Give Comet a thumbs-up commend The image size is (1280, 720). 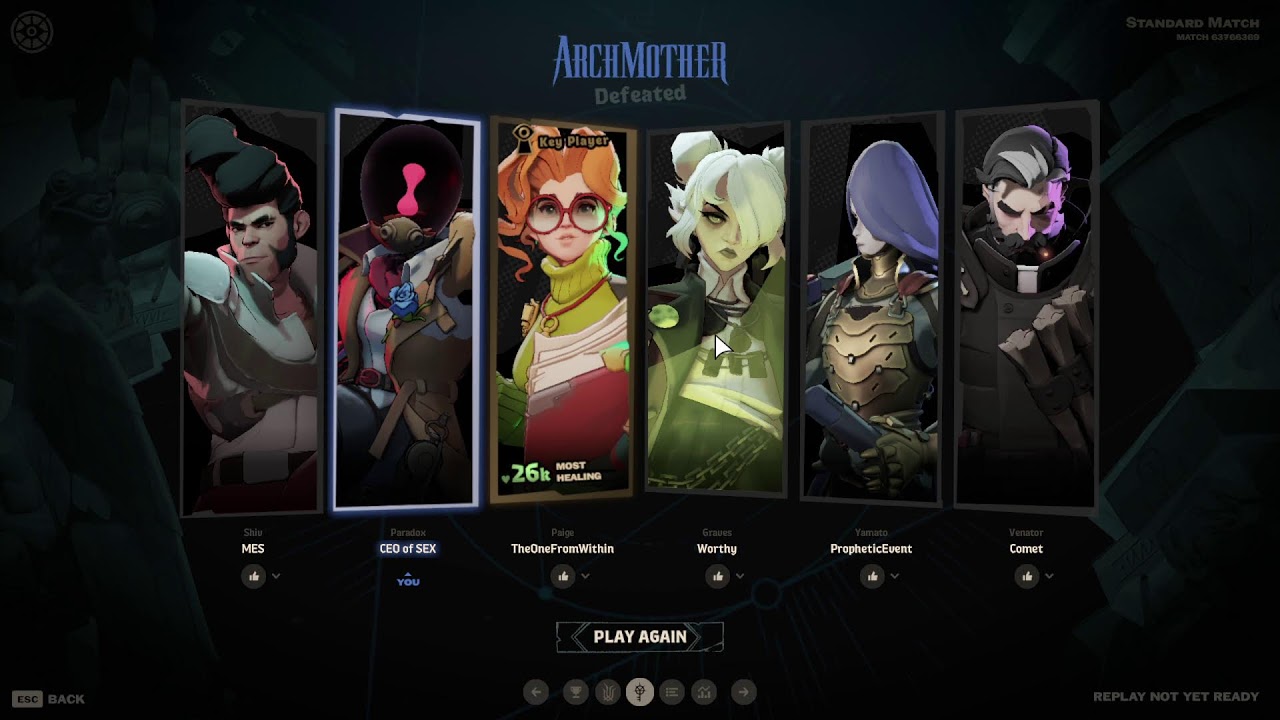coord(1027,576)
